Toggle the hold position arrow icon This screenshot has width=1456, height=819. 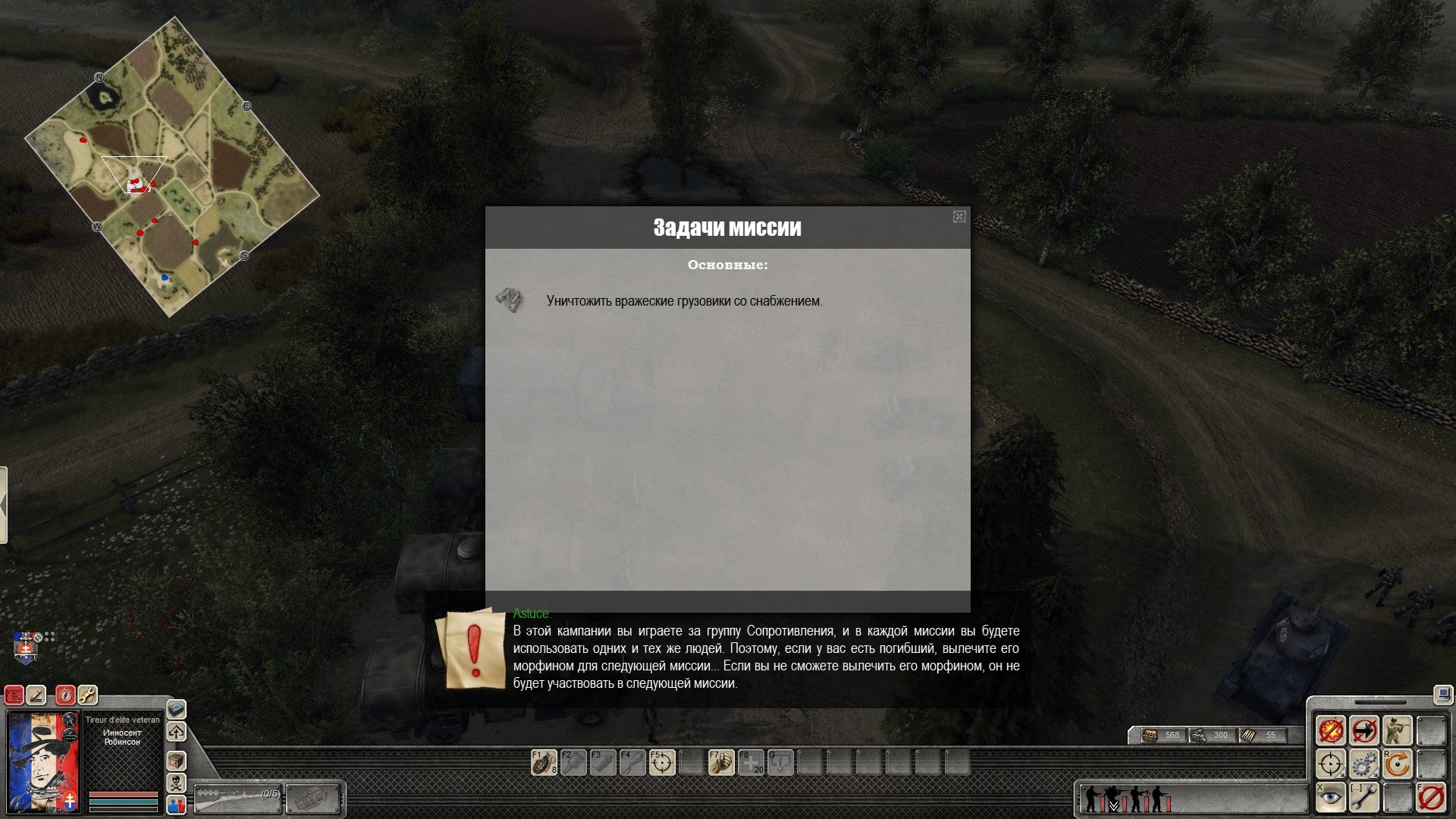[x=1364, y=731]
